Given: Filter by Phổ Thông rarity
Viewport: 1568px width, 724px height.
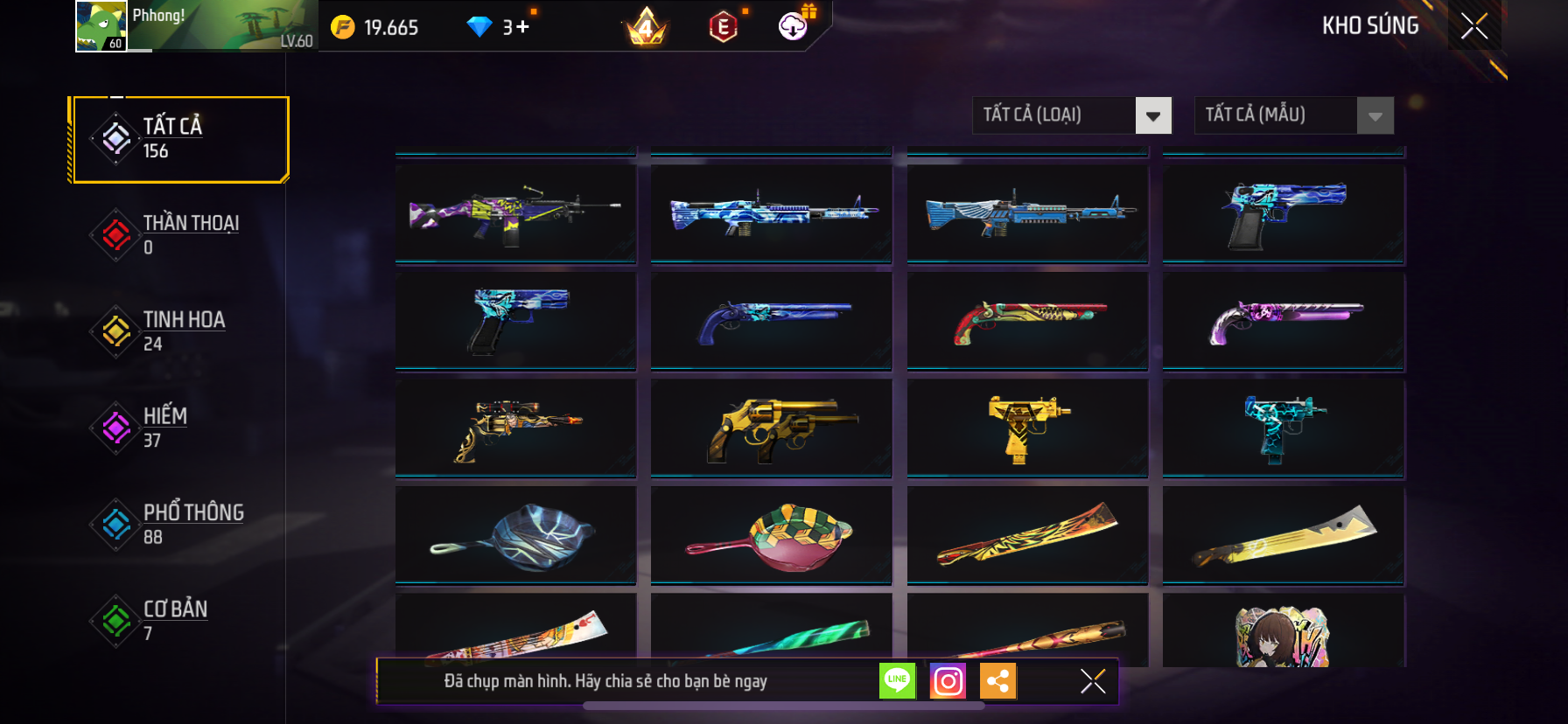Looking at the screenshot, I should [180, 524].
